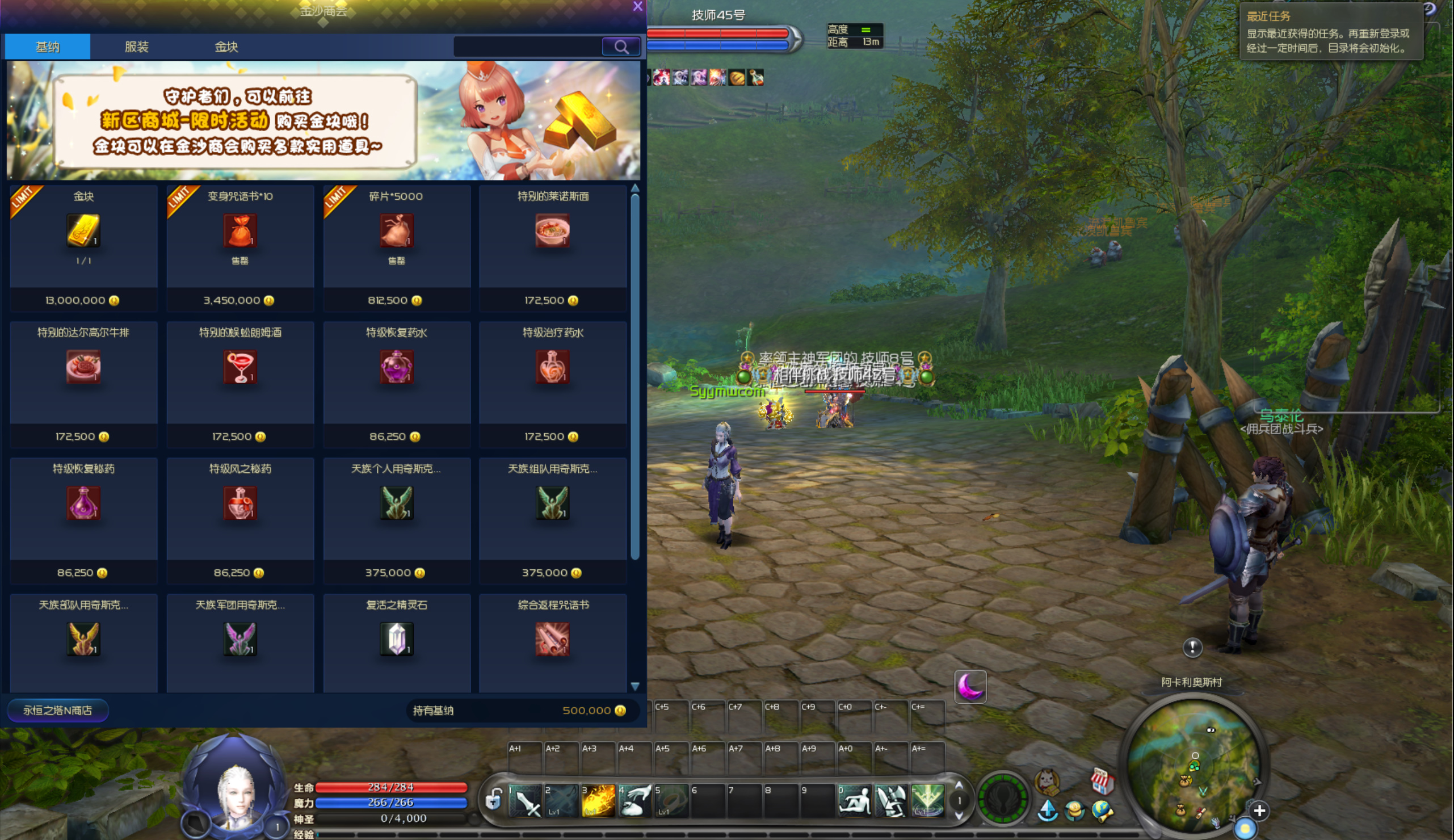Open the 金块 shop tab
The height and width of the screenshot is (840, 1454).
click(x=226, y=47)
